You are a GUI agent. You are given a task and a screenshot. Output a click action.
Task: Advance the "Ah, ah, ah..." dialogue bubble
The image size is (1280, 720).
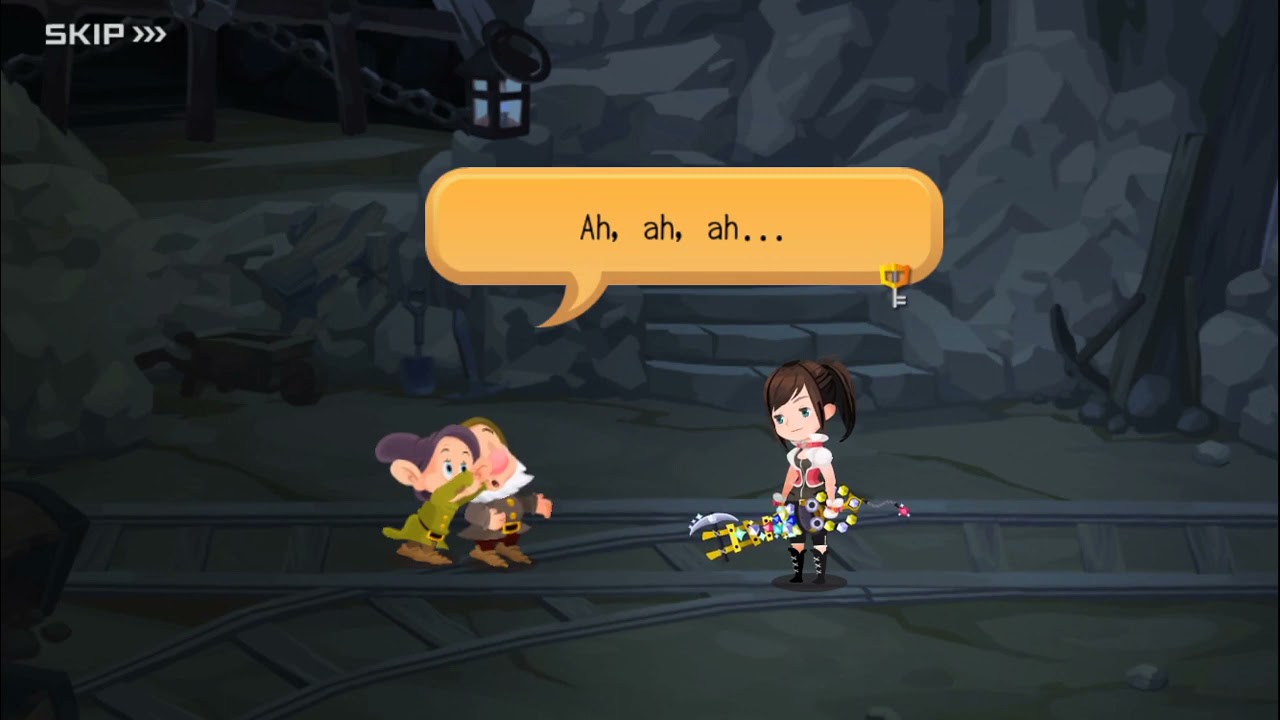tap(682, 228)
